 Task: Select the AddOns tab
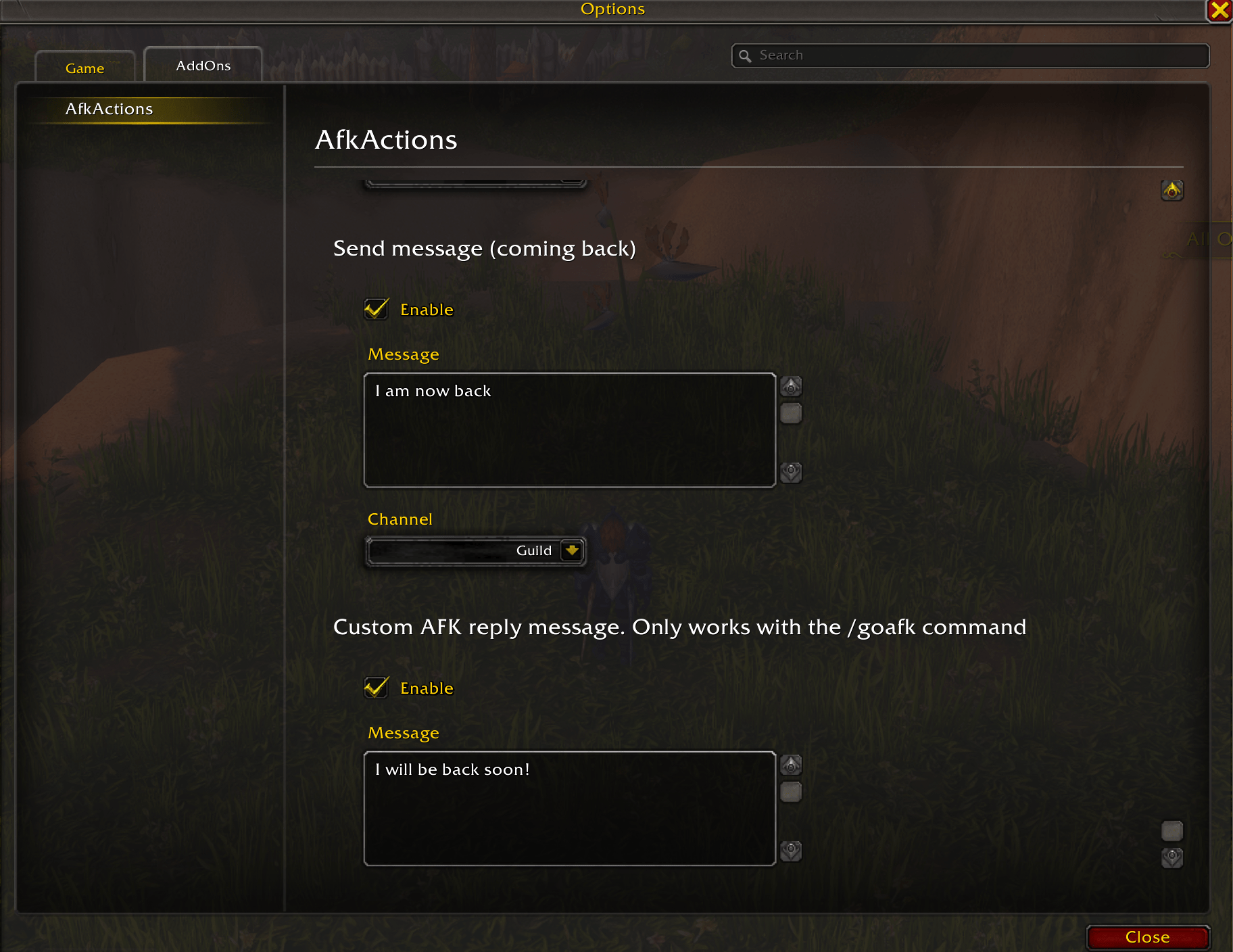202,65
